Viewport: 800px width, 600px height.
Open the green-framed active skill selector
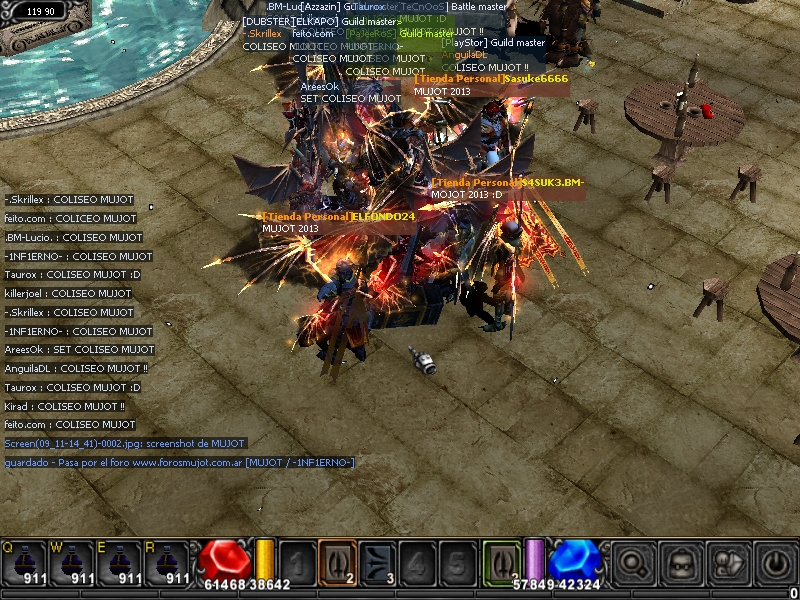click(x=501, y=561)
